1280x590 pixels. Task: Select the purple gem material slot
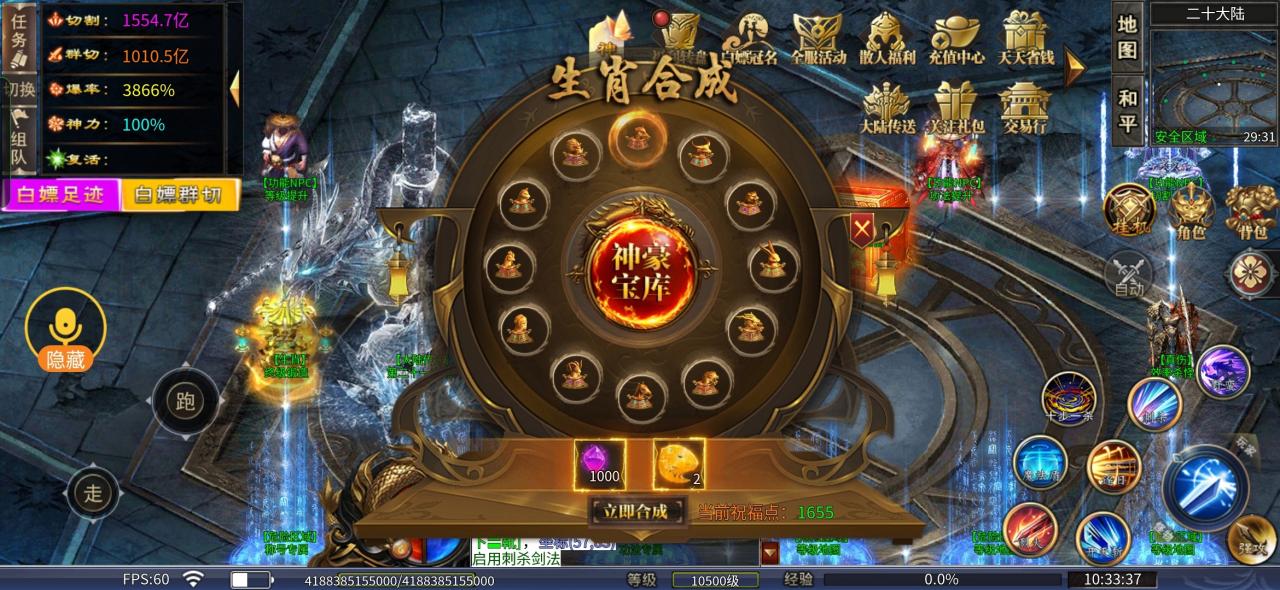[600, 464]
